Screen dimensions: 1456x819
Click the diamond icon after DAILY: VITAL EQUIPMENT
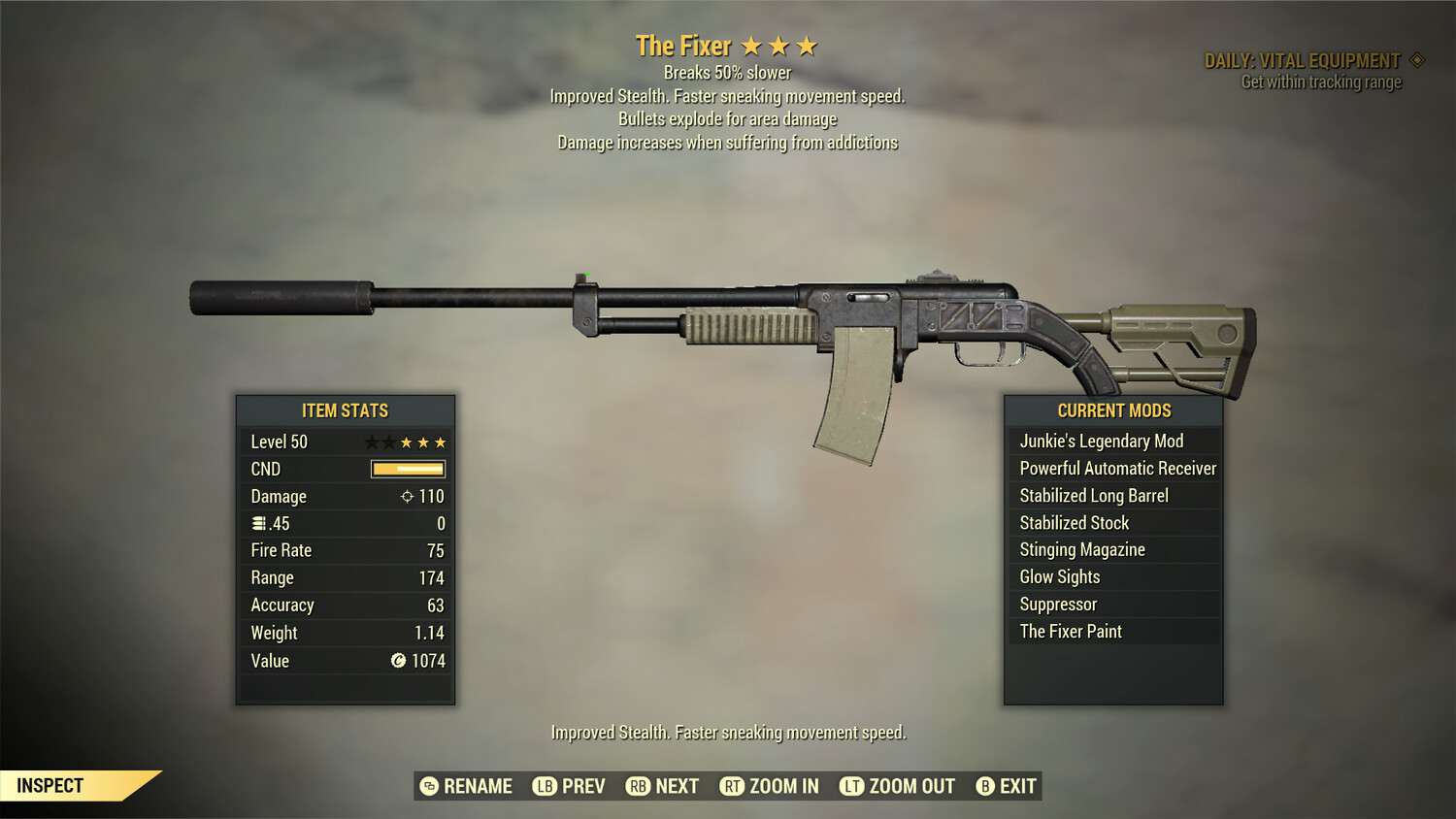click(1419, 59)
